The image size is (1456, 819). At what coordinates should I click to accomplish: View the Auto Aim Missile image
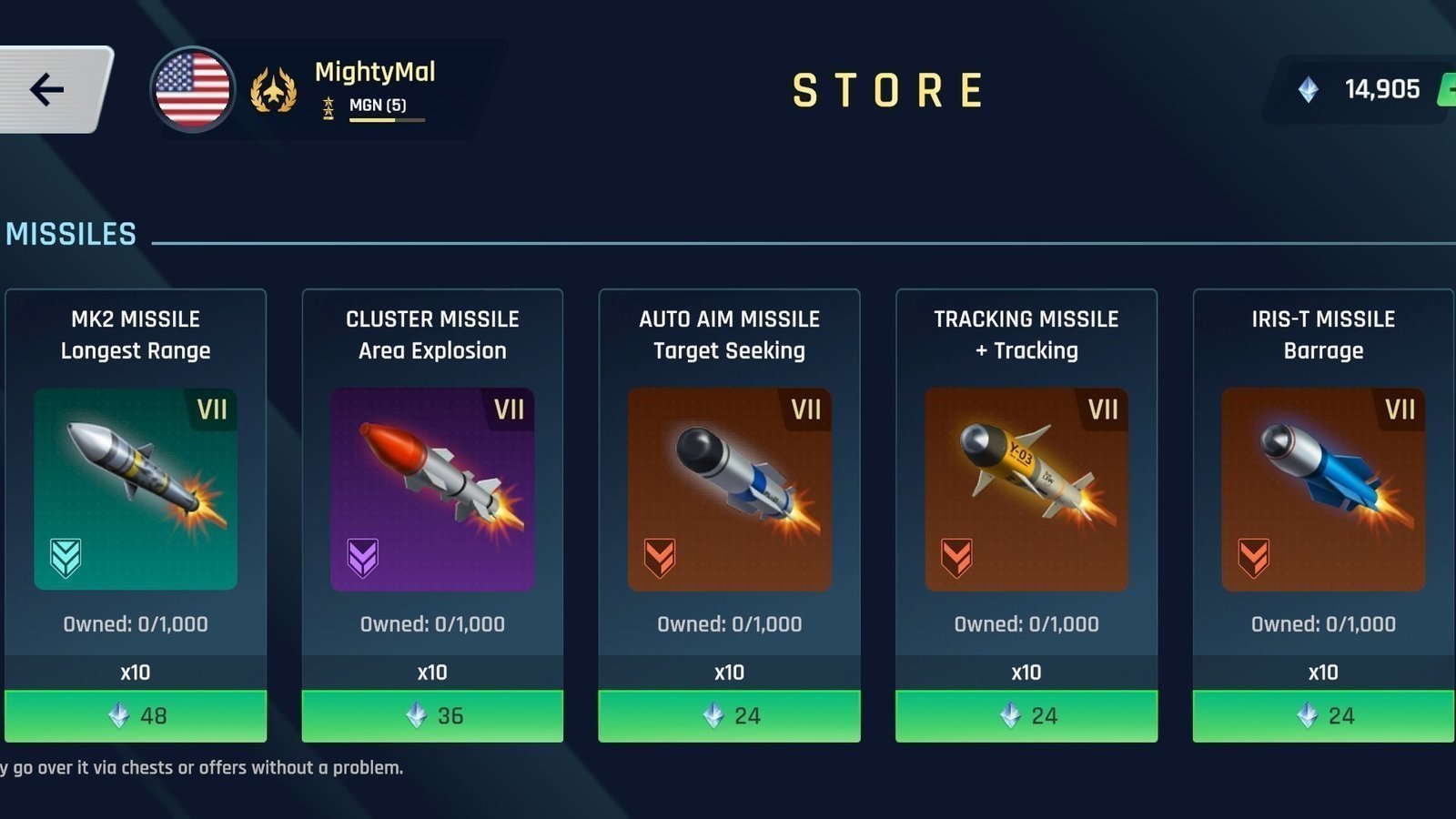tap(729, 490)
